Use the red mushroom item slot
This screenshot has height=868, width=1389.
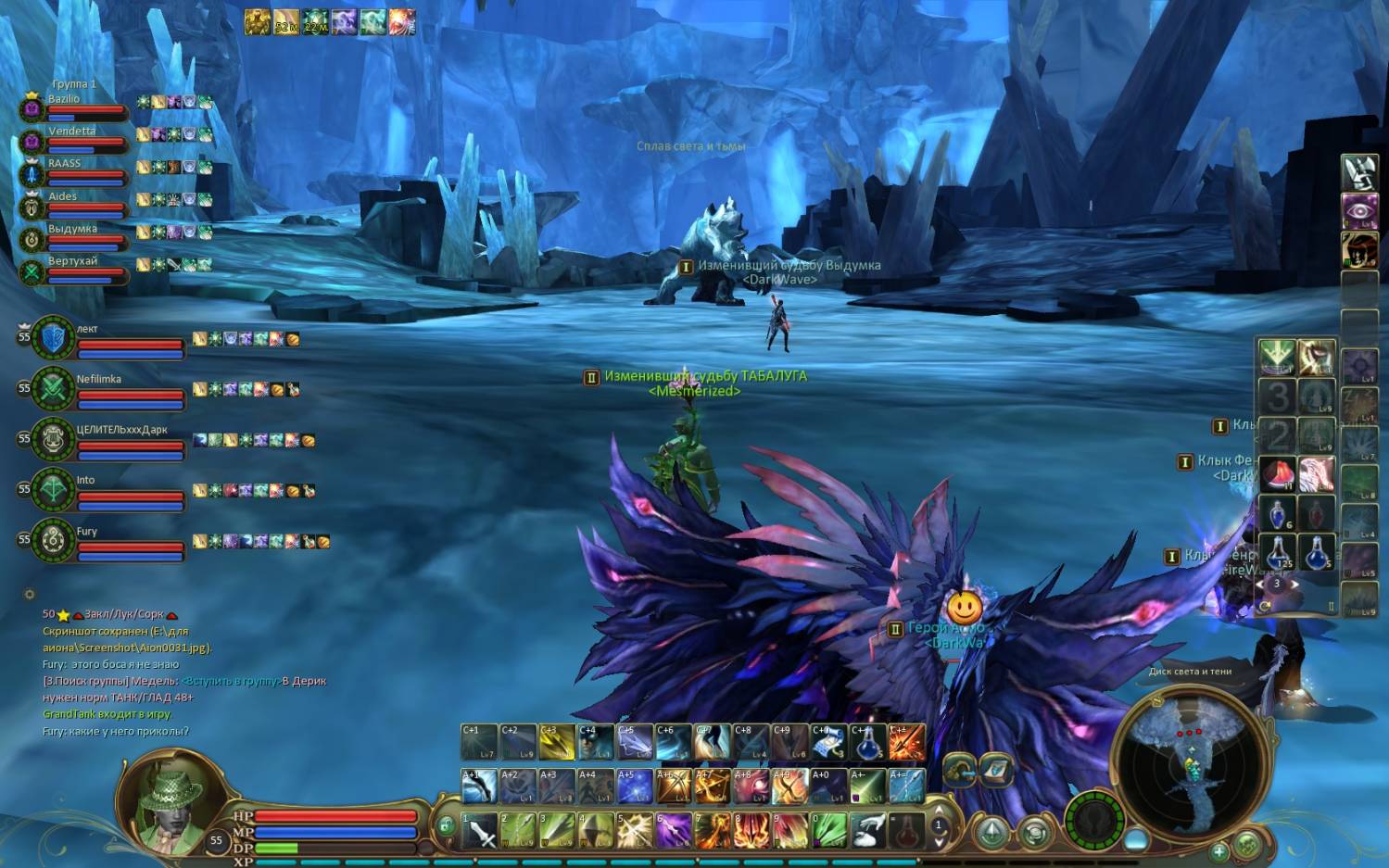[1277, 474]
